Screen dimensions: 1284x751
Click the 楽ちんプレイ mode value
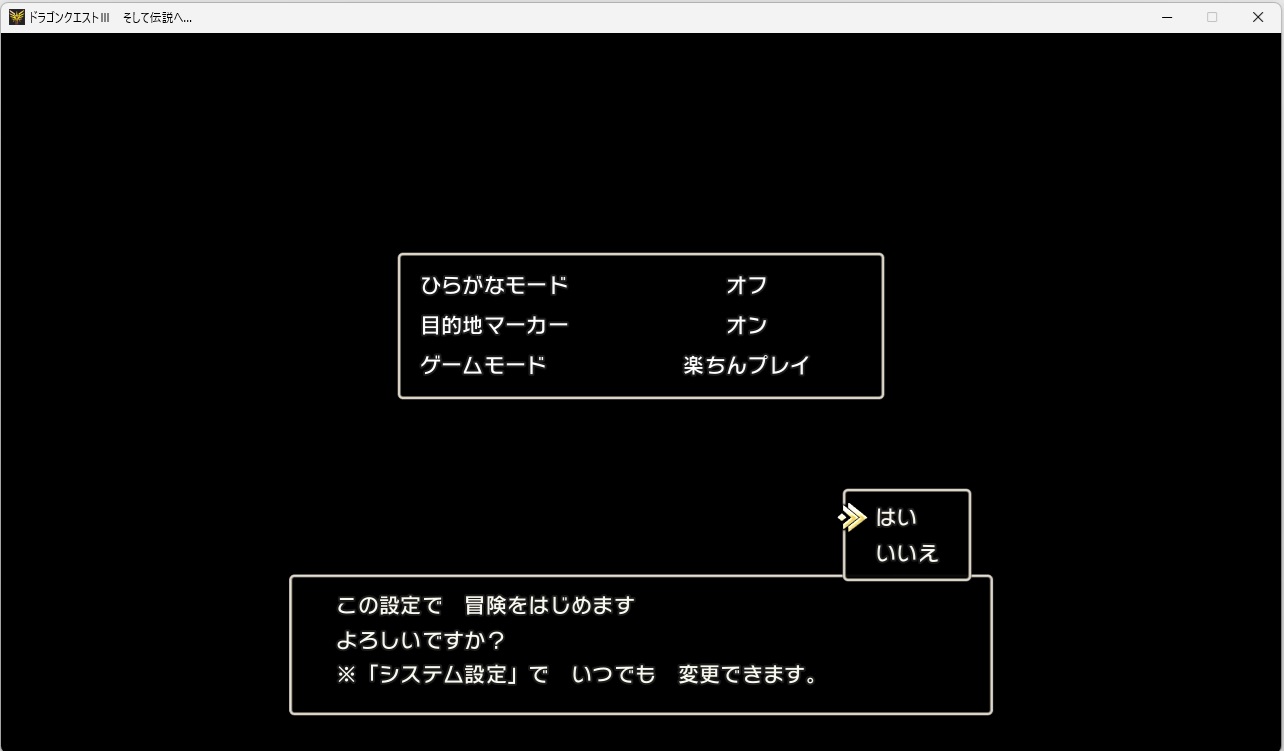pos(745,365)
